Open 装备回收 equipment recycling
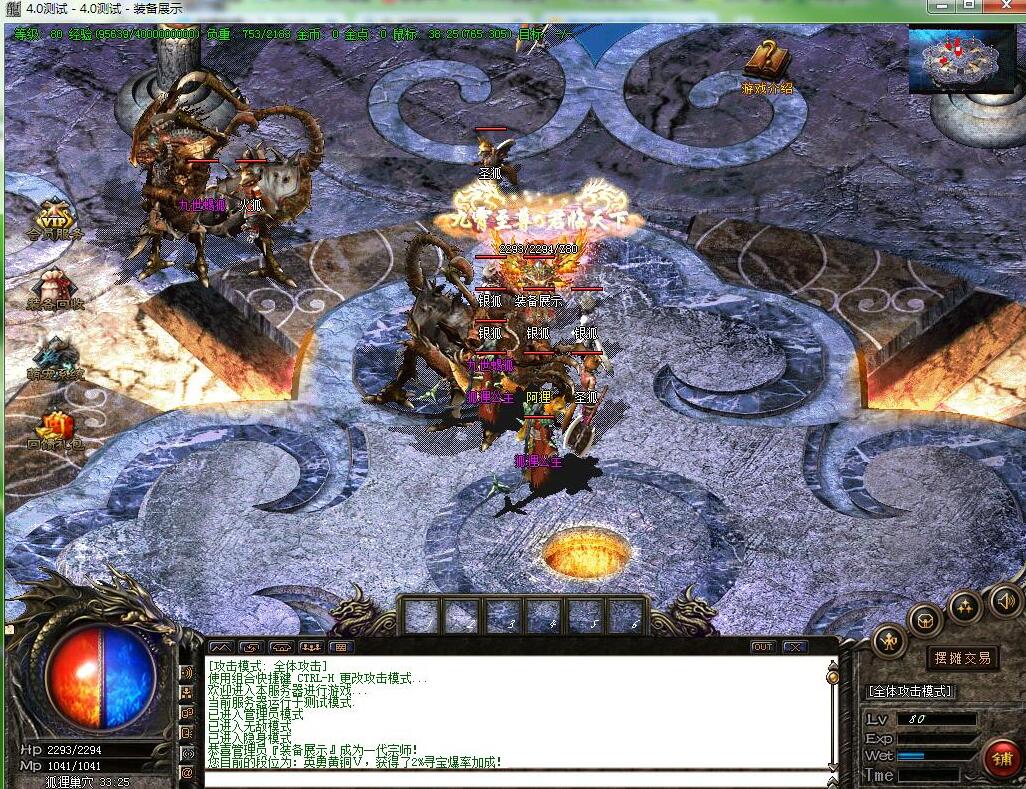 point(55,286)
